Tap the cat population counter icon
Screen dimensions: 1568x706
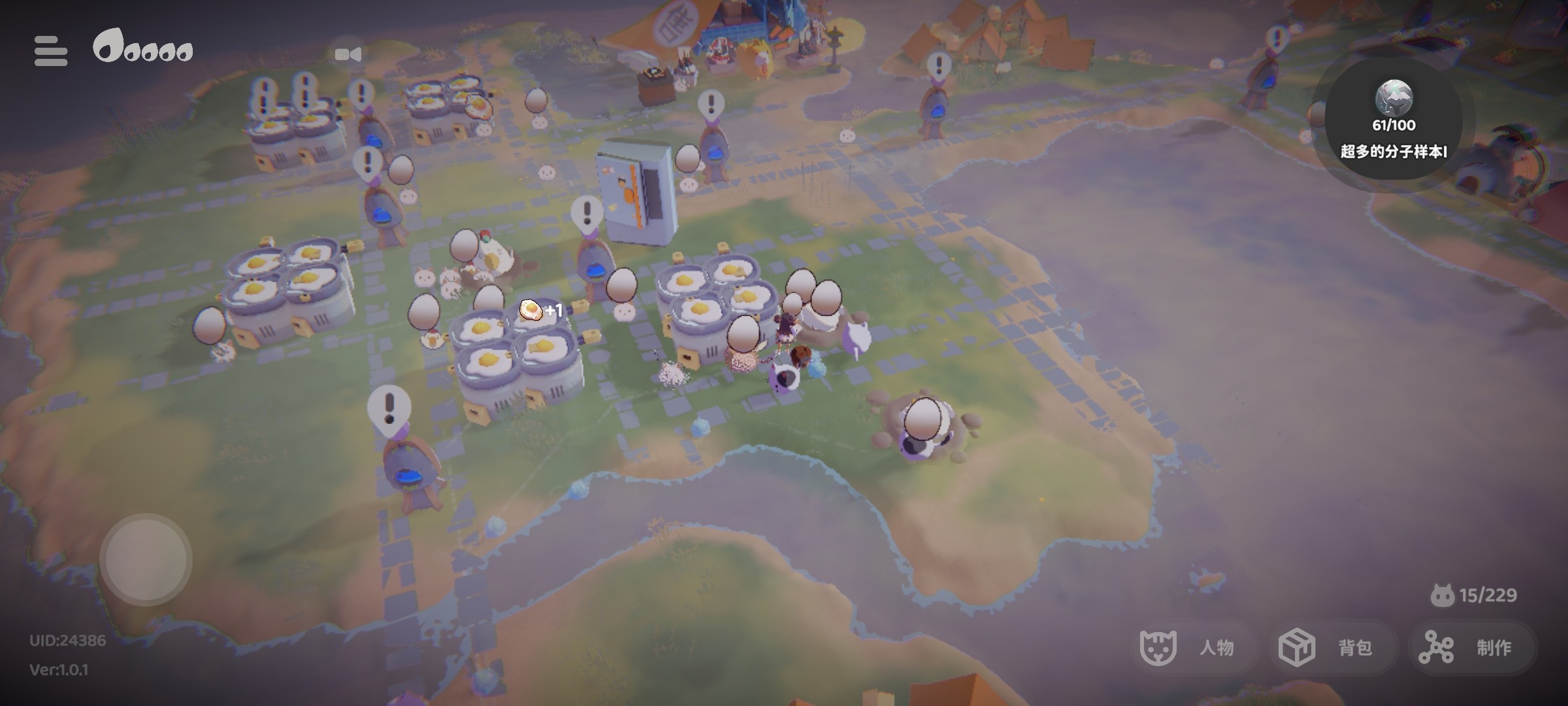coord(1442,595)
